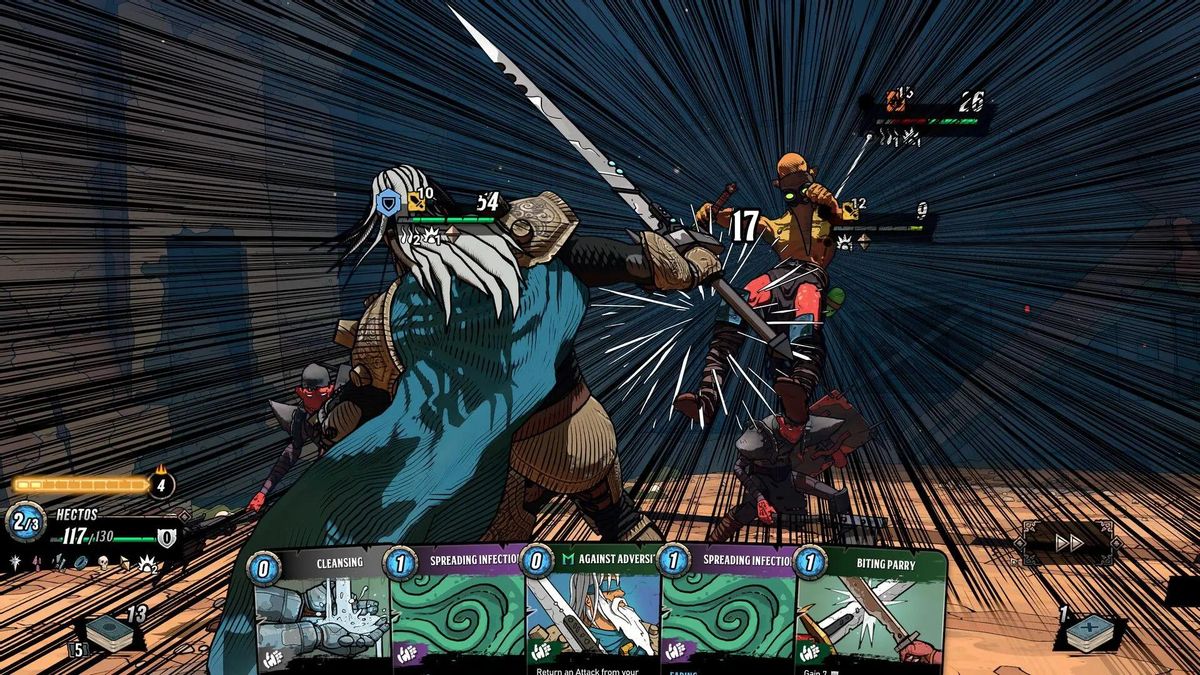View the discard pile
This screenshot has height=675, width=1200.
[1090, 632]
